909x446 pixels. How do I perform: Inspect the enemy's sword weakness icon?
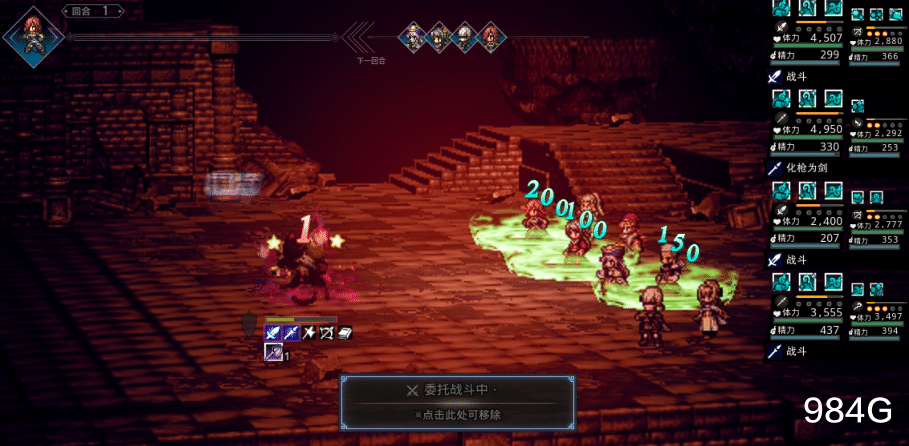coord(272,332)
